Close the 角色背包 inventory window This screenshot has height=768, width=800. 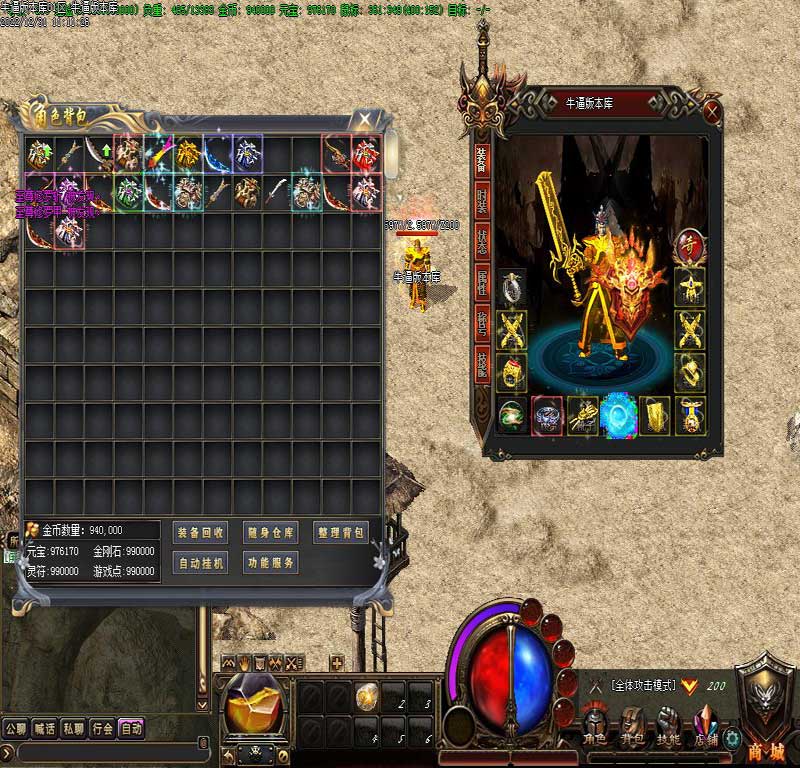365,120
